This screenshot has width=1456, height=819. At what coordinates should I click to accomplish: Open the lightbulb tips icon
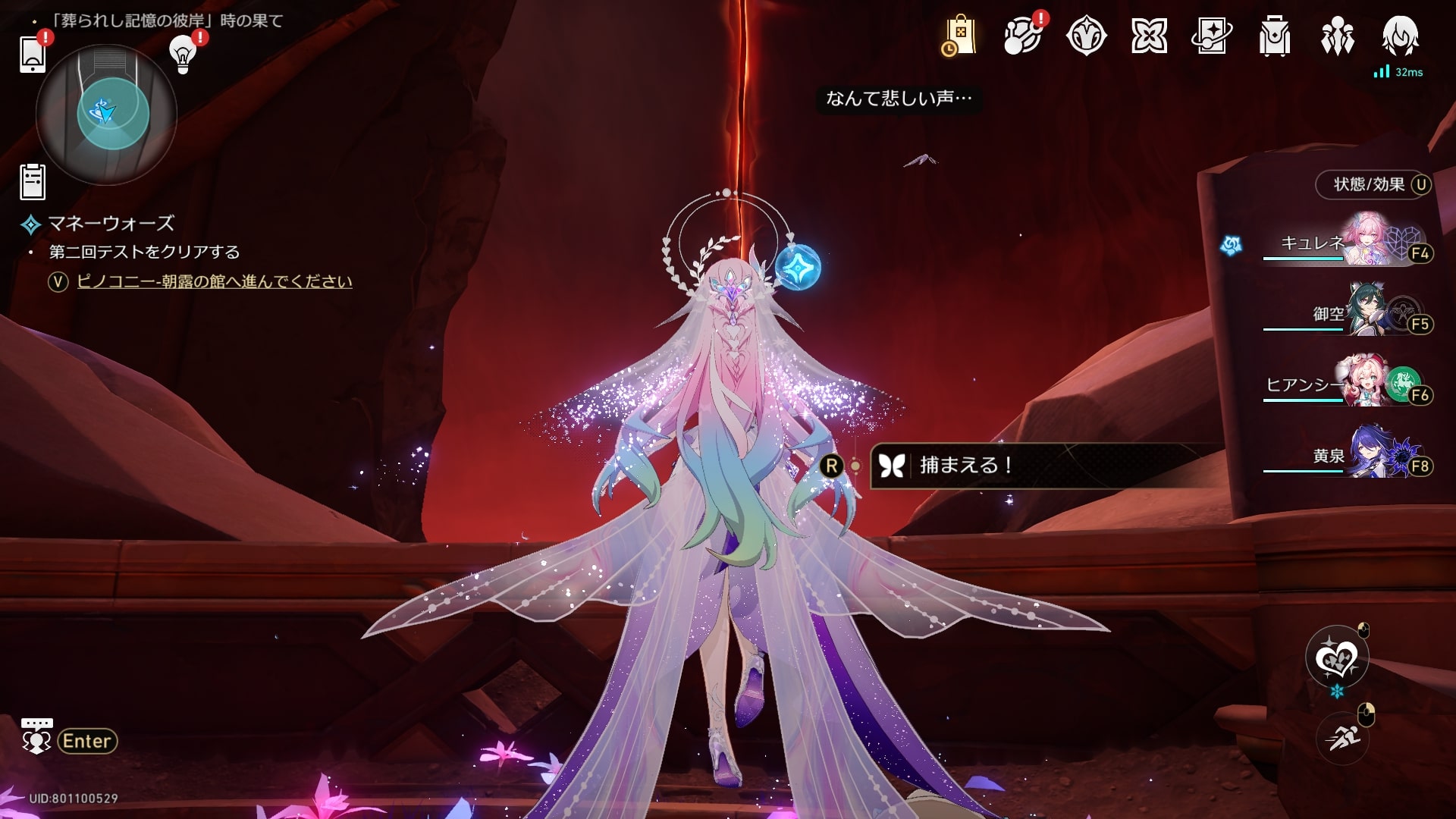182,53
